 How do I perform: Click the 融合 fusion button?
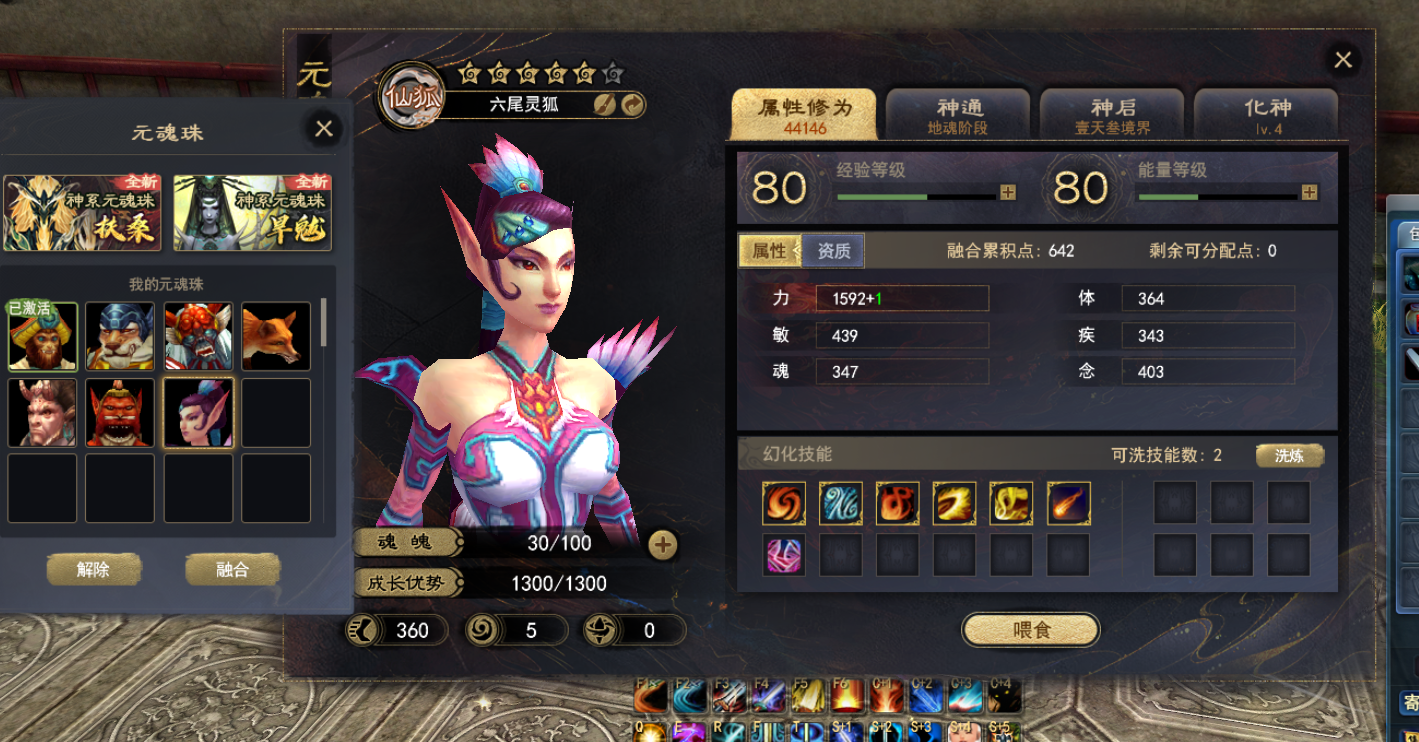[232, 570]
